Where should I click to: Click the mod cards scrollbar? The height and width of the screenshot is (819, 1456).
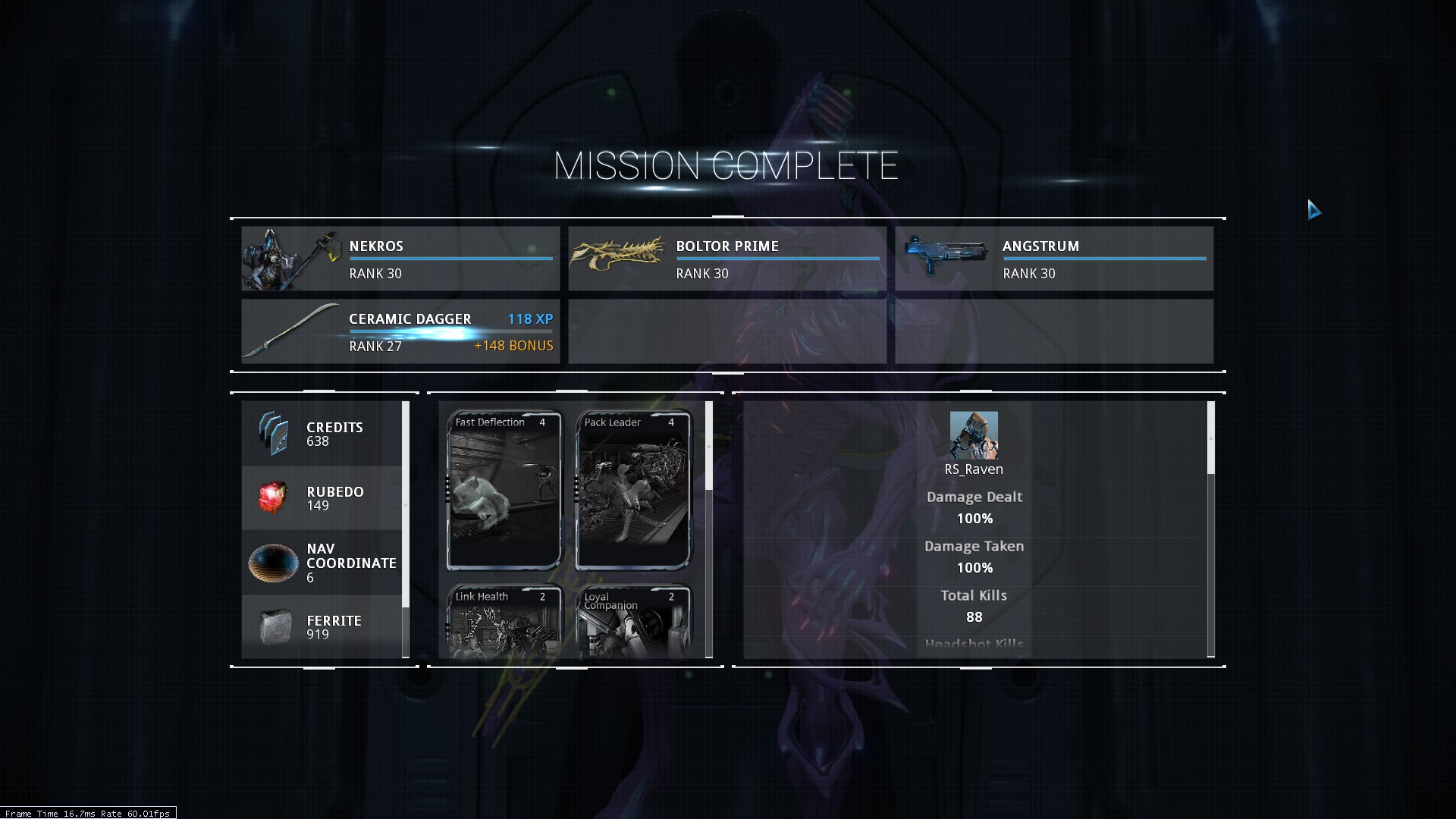click(x=709, y=446)
